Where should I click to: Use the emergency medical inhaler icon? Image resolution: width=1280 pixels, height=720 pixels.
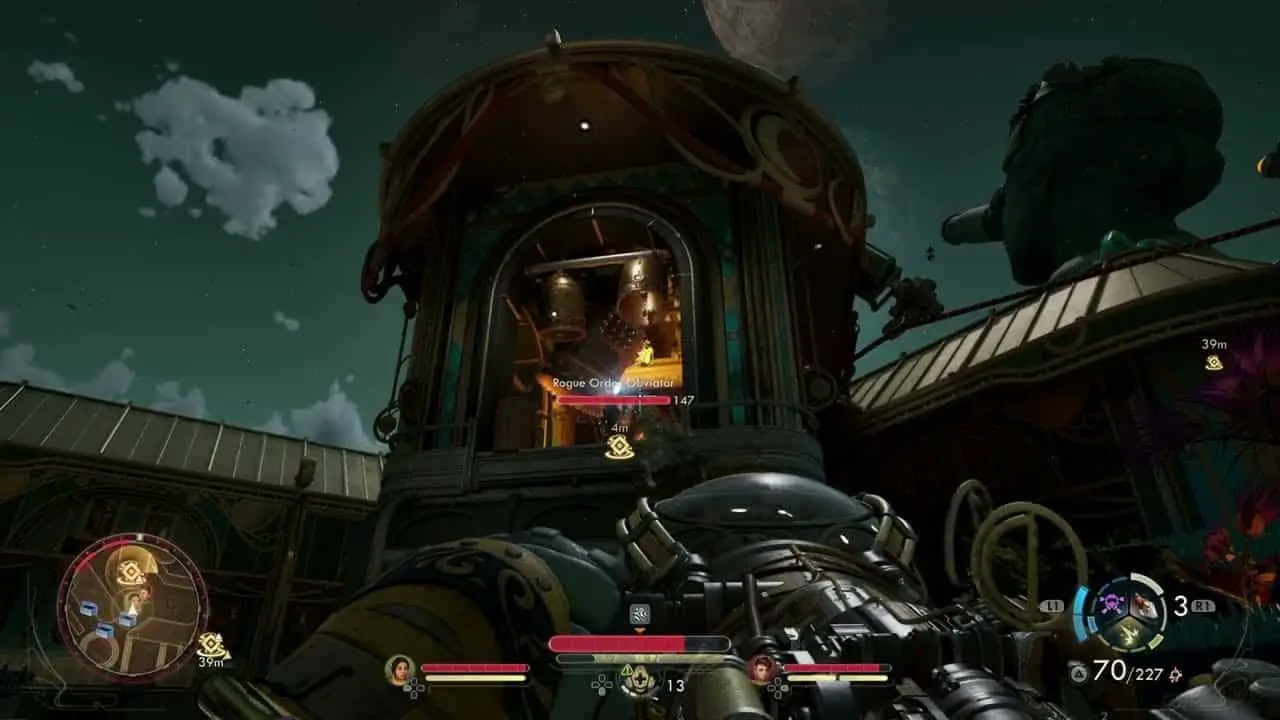[638, 682]
